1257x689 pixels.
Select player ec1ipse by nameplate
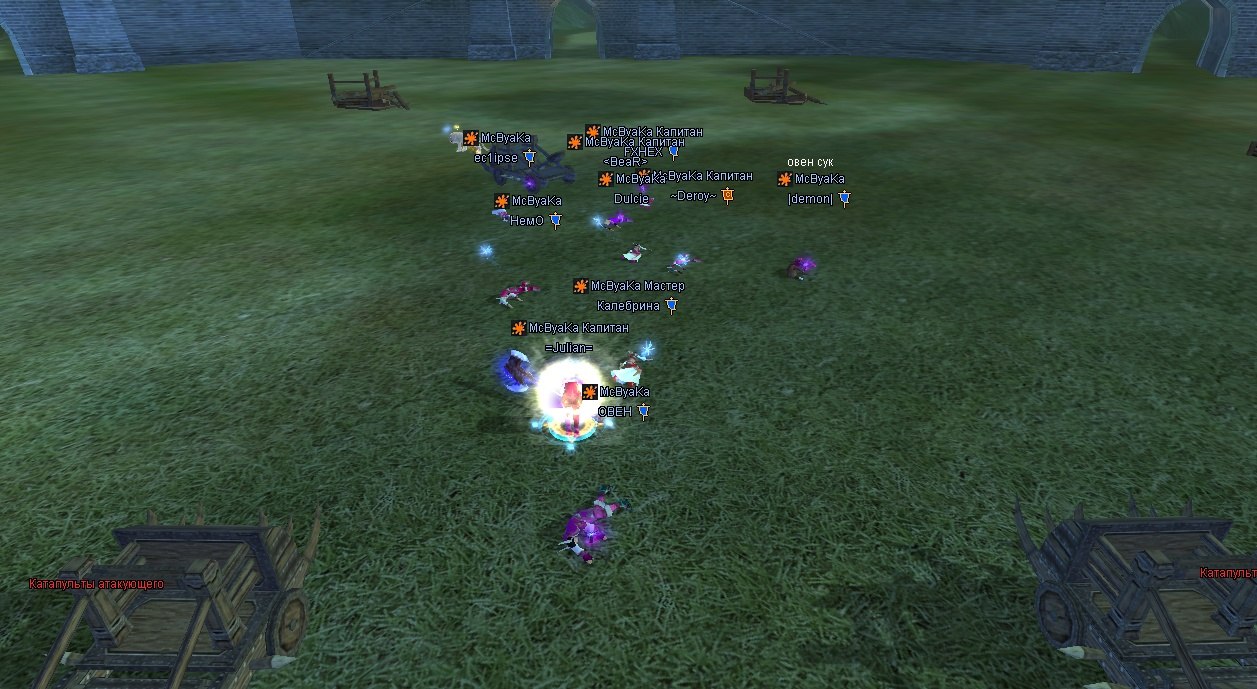click(x=496, y=158)
